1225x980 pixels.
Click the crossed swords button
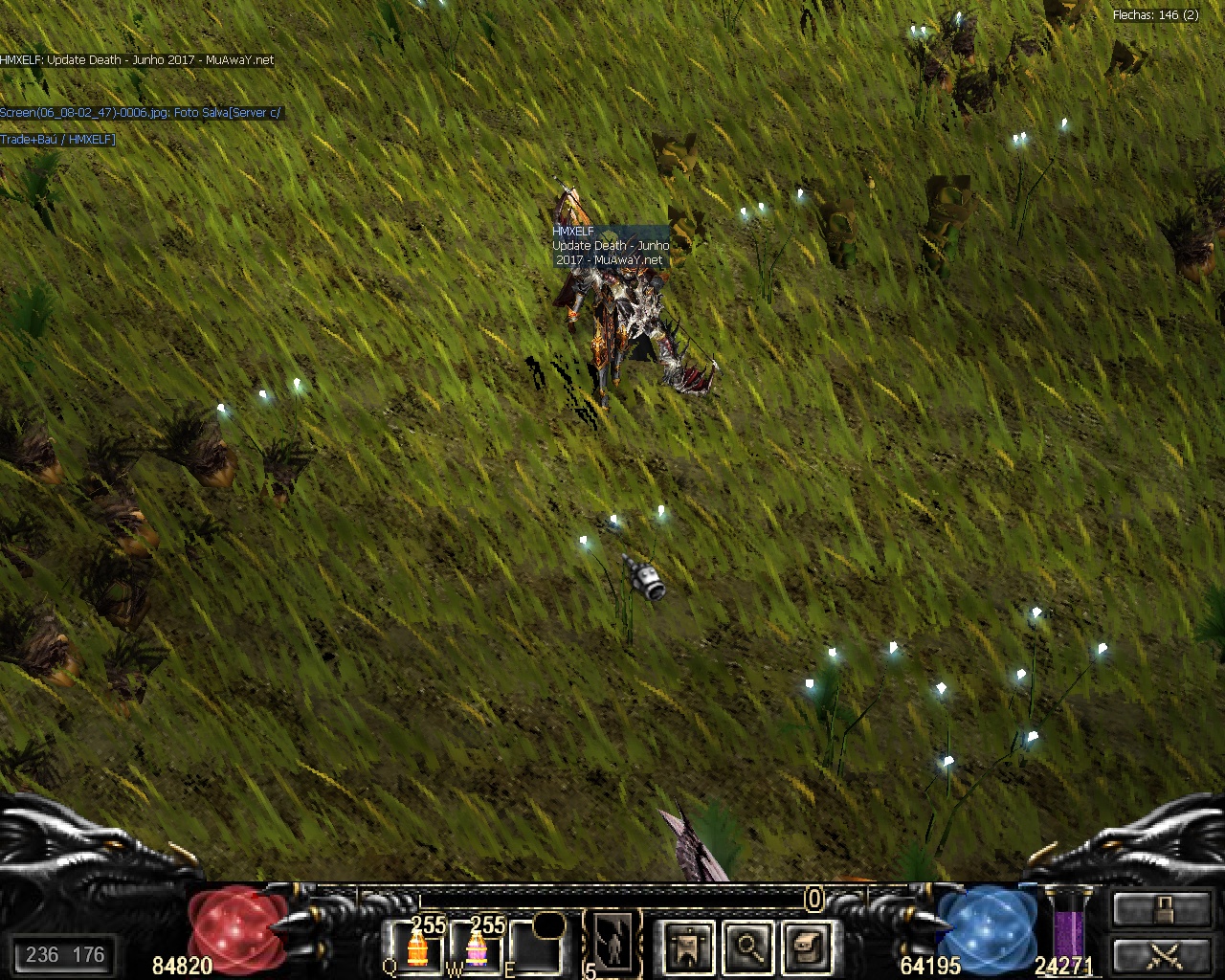1163,954
